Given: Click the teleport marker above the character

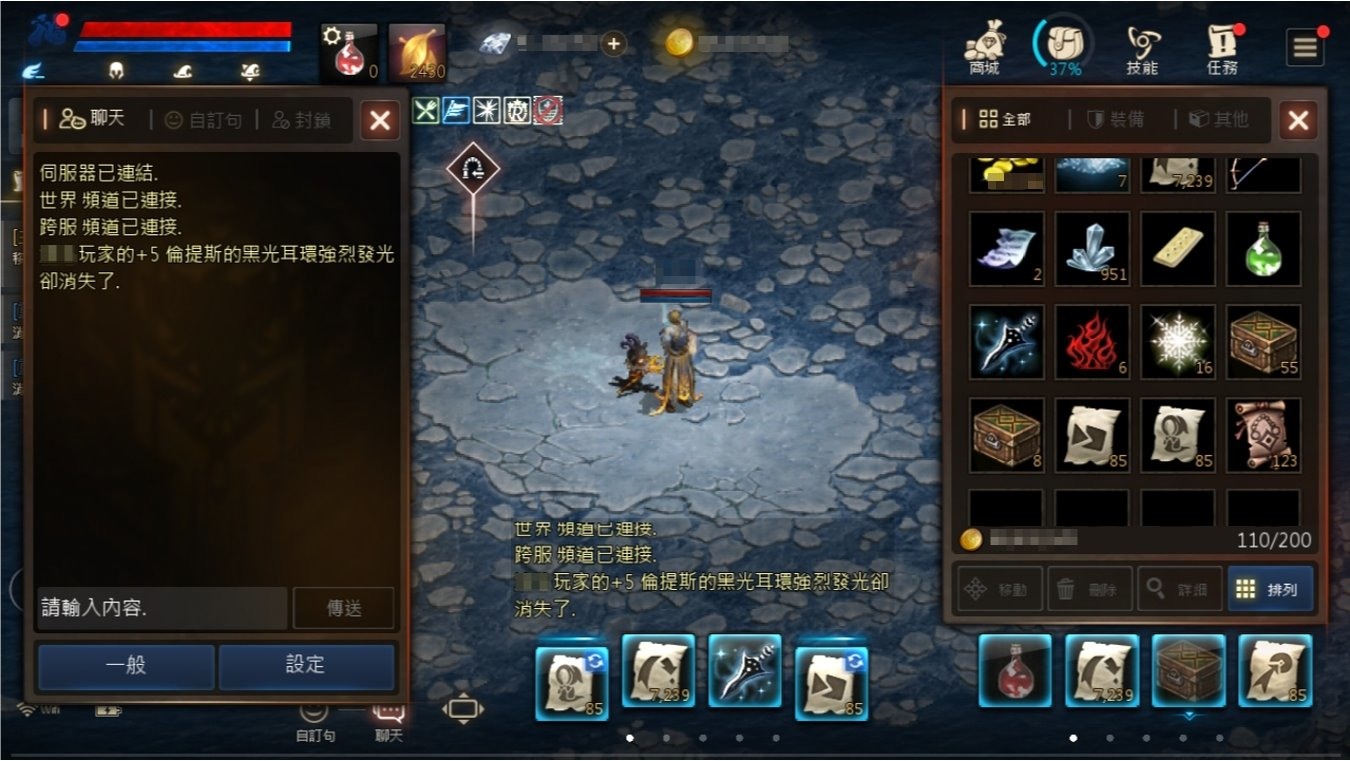Looking at the screenshot, I should [x=472, y=166].
